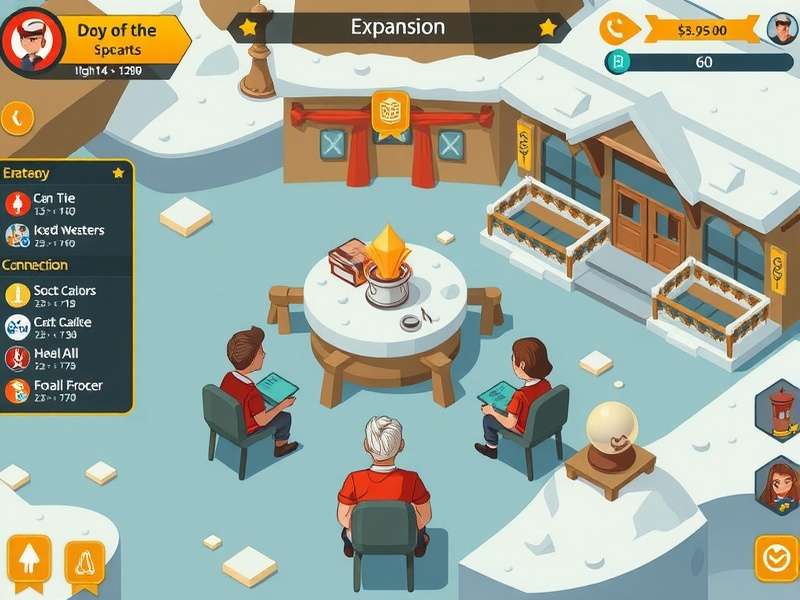Open the capped avatar in the top-right corner
The image size is (800, 600).
(781, 29)
